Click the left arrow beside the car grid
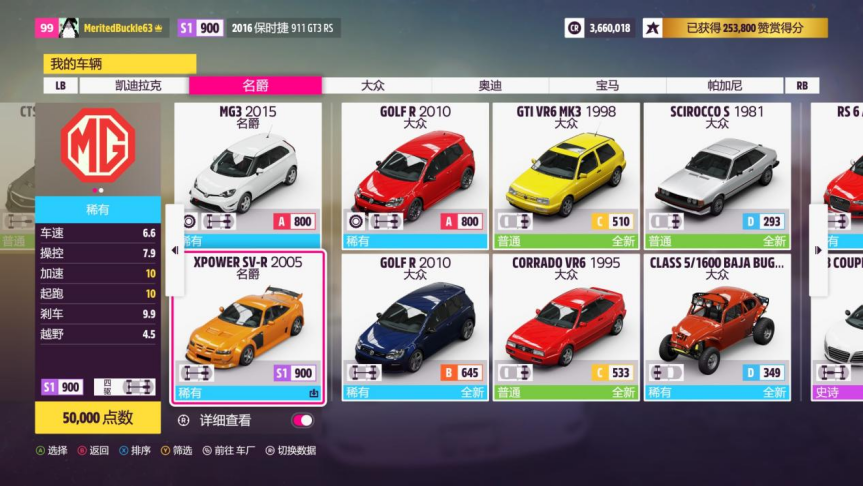Viewport: 863px width, 486px height. tap(176, 250)
